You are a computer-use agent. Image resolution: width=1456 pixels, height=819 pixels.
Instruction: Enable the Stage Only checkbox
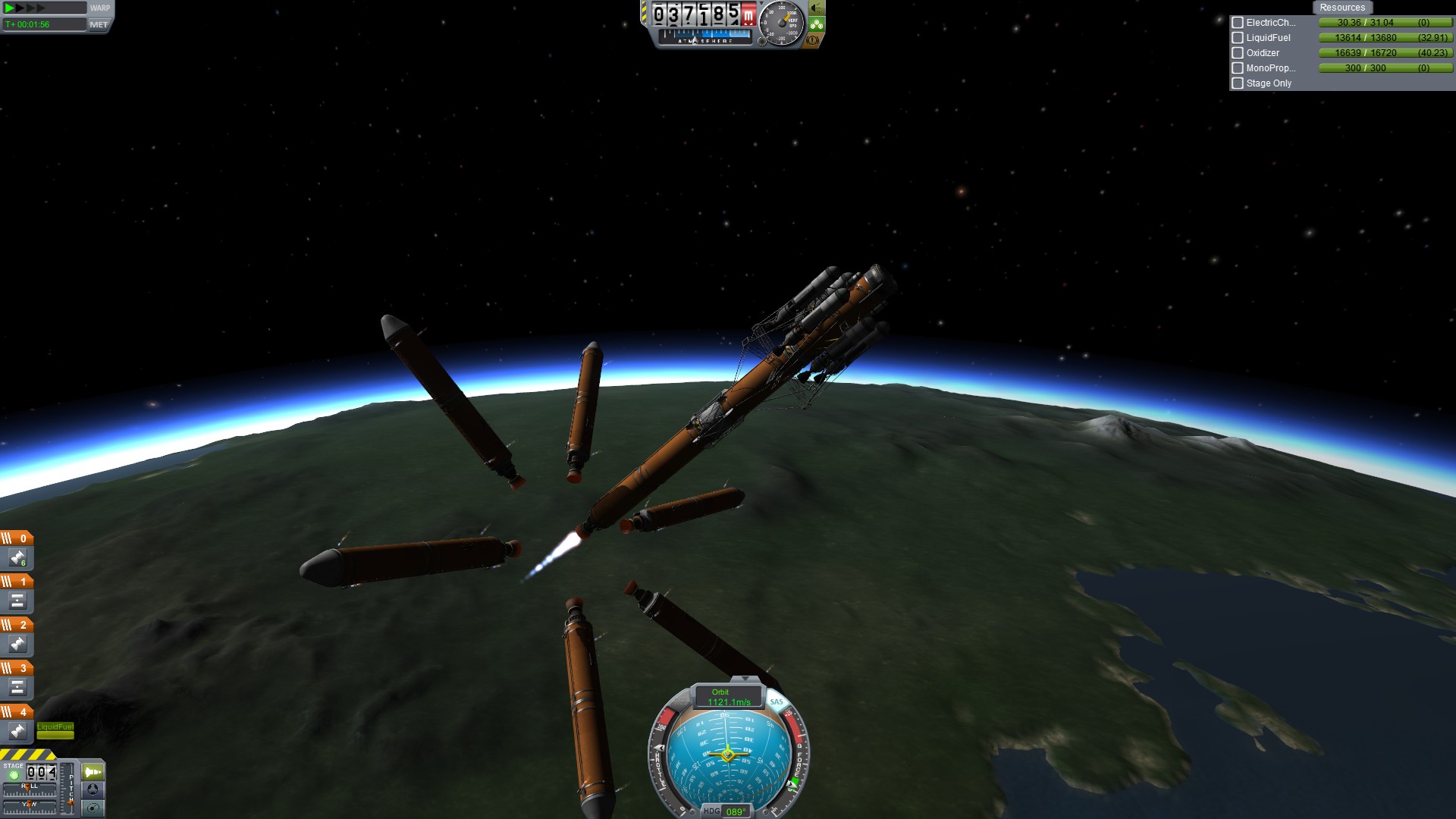click(1238, 83)
